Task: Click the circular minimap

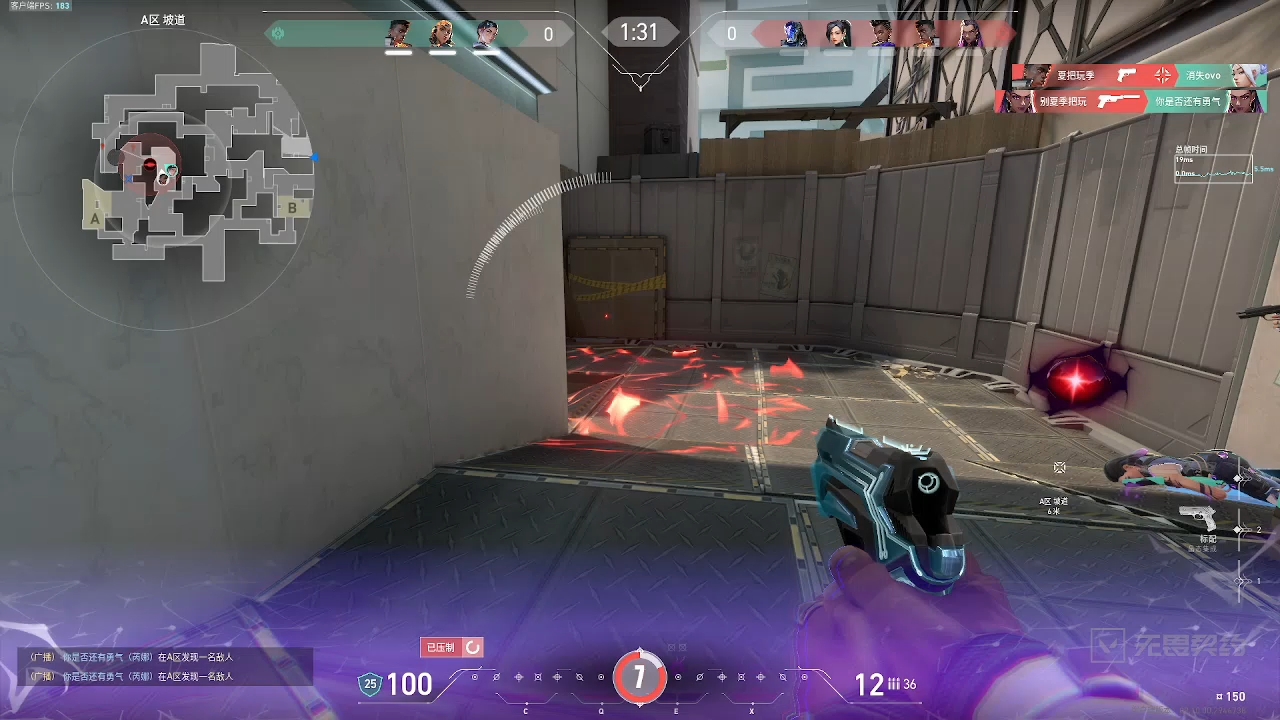Action: point(162,172)
